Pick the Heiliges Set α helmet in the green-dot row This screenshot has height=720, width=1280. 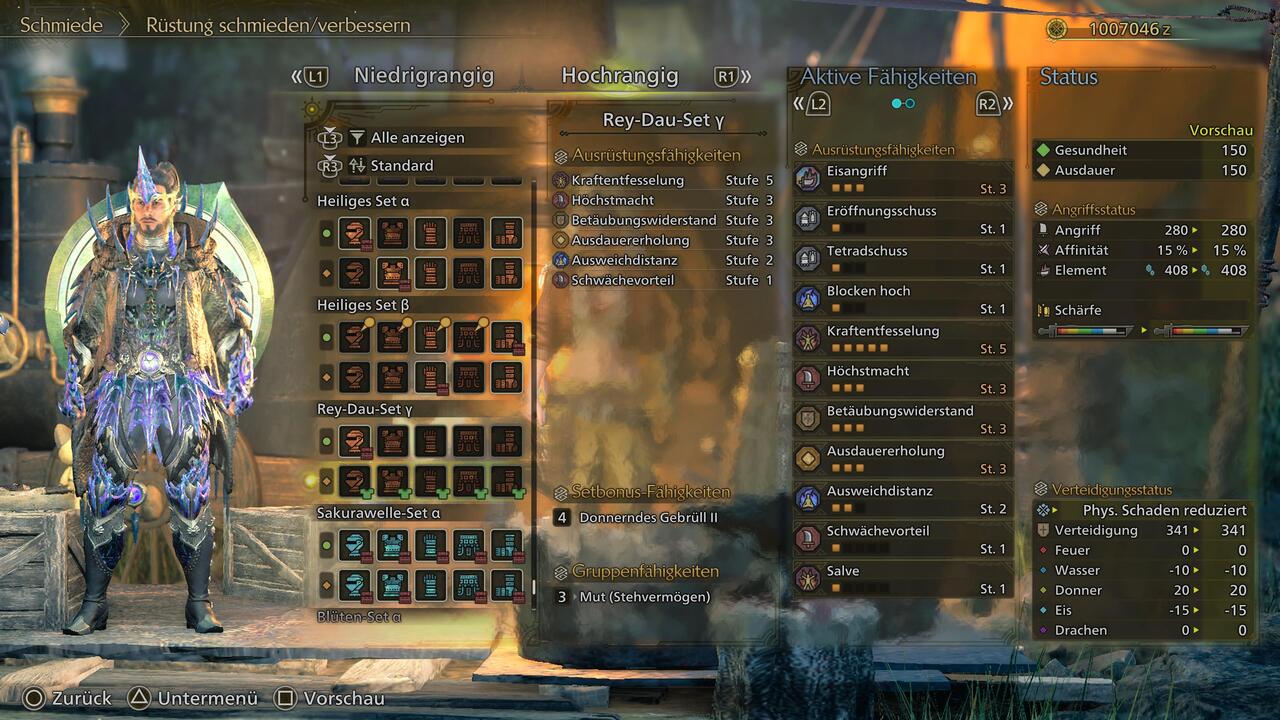354,233
